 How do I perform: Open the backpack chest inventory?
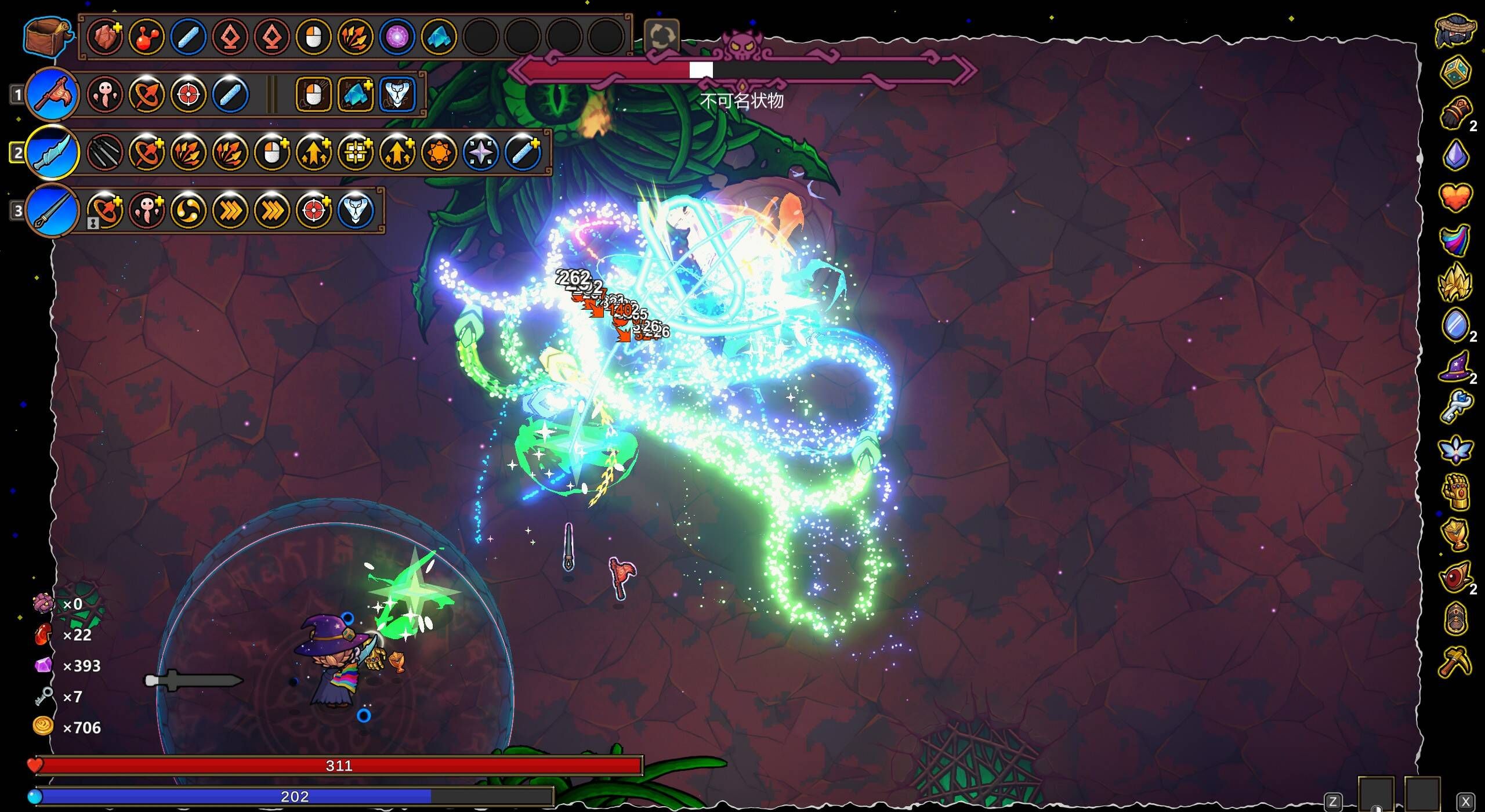pyautogui.click(x=46, y=37)
